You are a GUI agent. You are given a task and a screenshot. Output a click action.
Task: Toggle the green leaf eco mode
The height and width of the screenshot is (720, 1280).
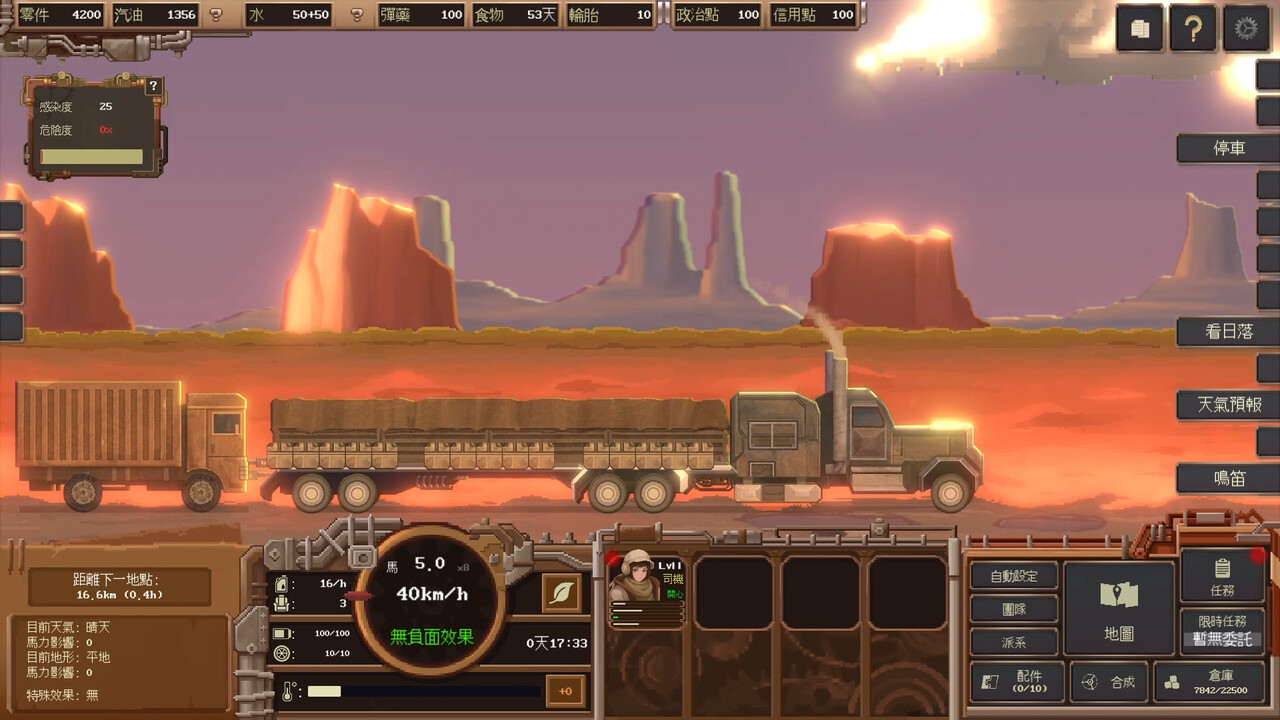(562, 593)
